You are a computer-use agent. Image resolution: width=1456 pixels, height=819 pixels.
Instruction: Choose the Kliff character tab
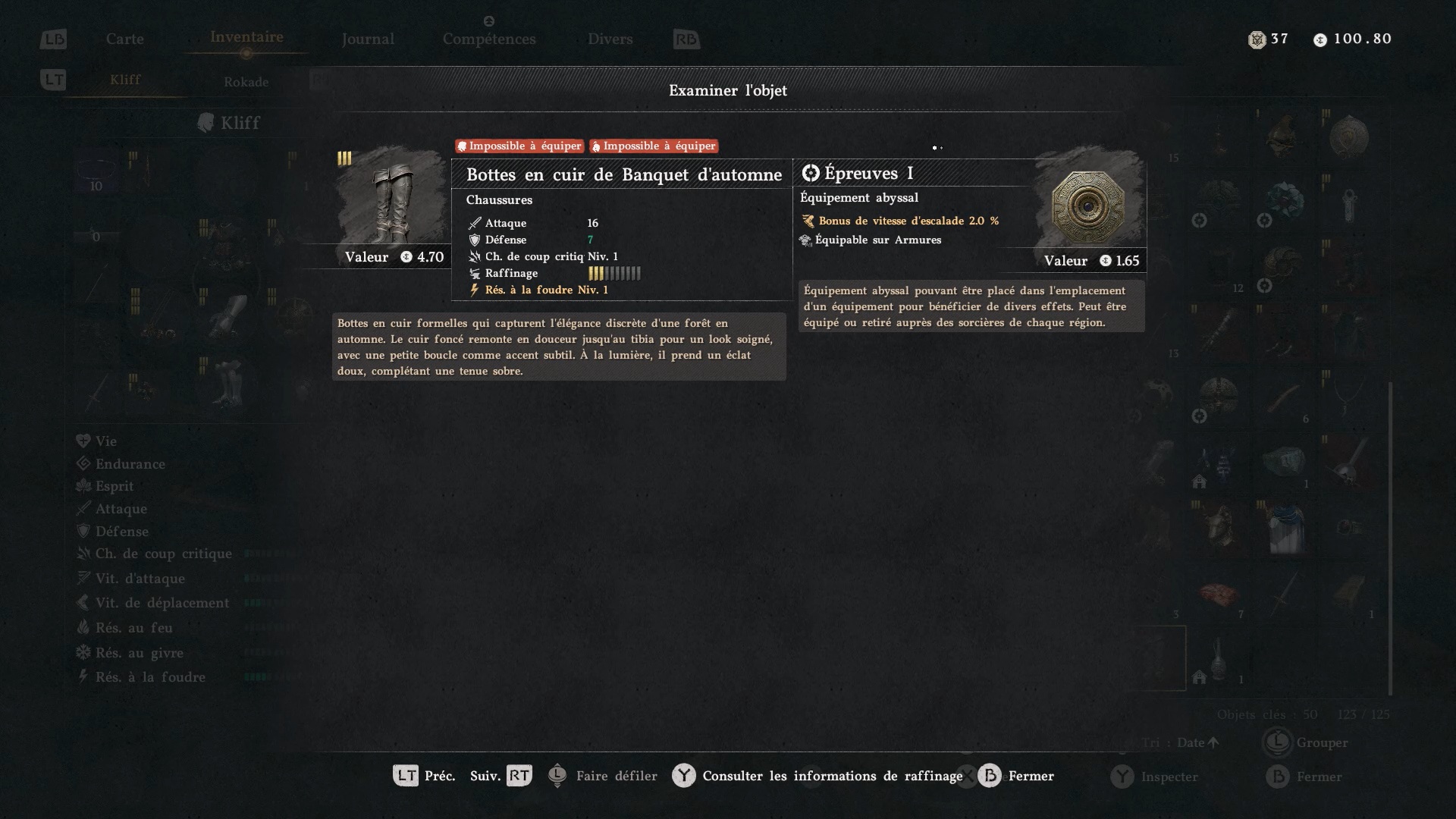125,80
